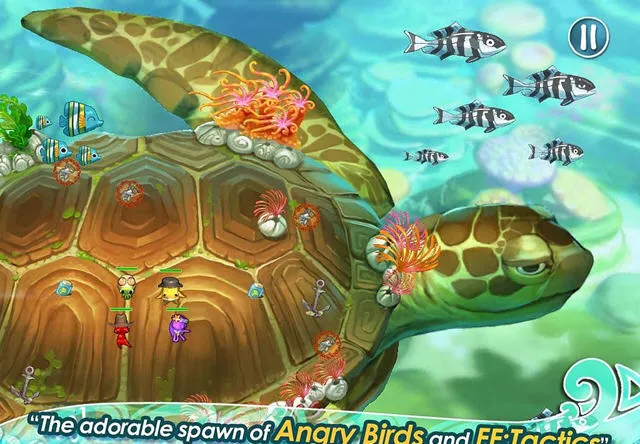Pause the game with the round pause button
The image size is (640, 444).
588,37
